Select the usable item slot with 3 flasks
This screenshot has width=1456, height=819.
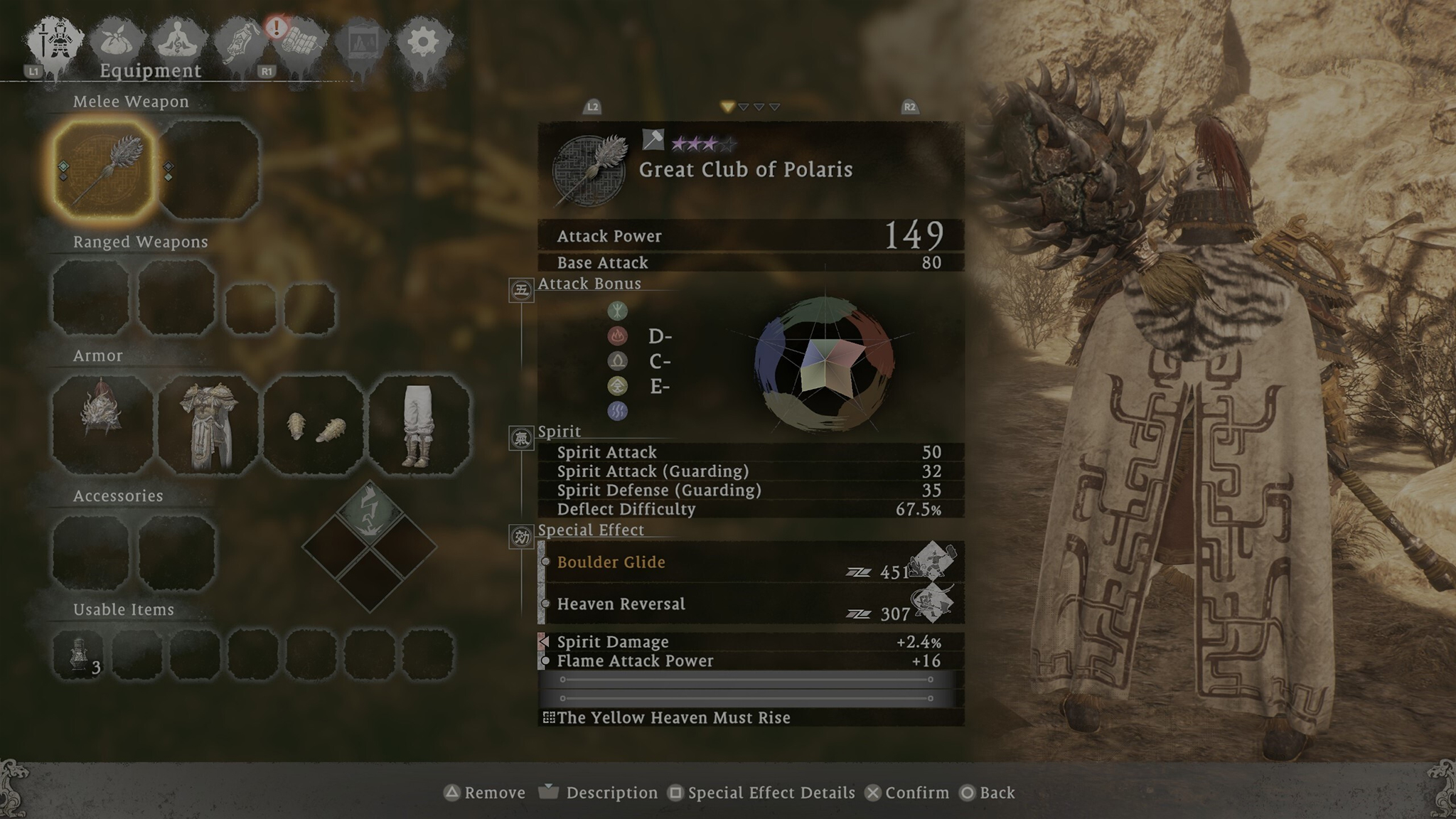78,654
